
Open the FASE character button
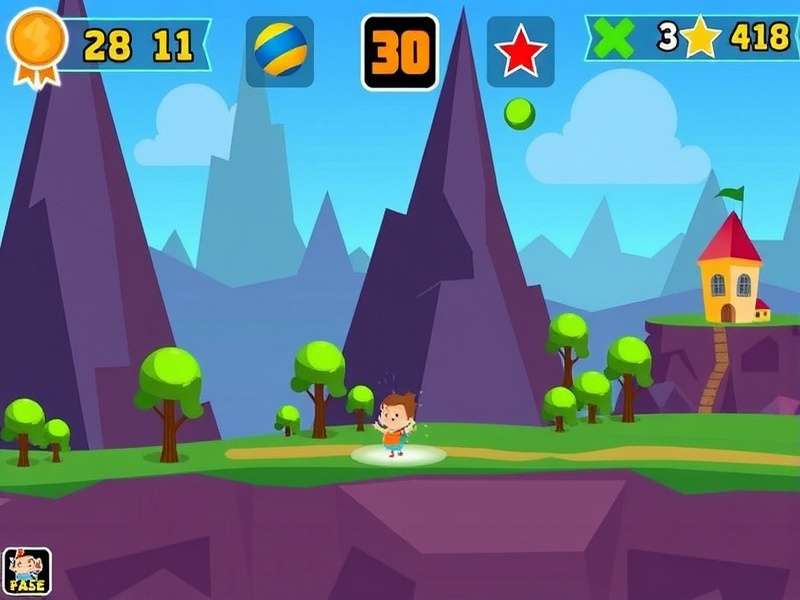tap(27, 572)
